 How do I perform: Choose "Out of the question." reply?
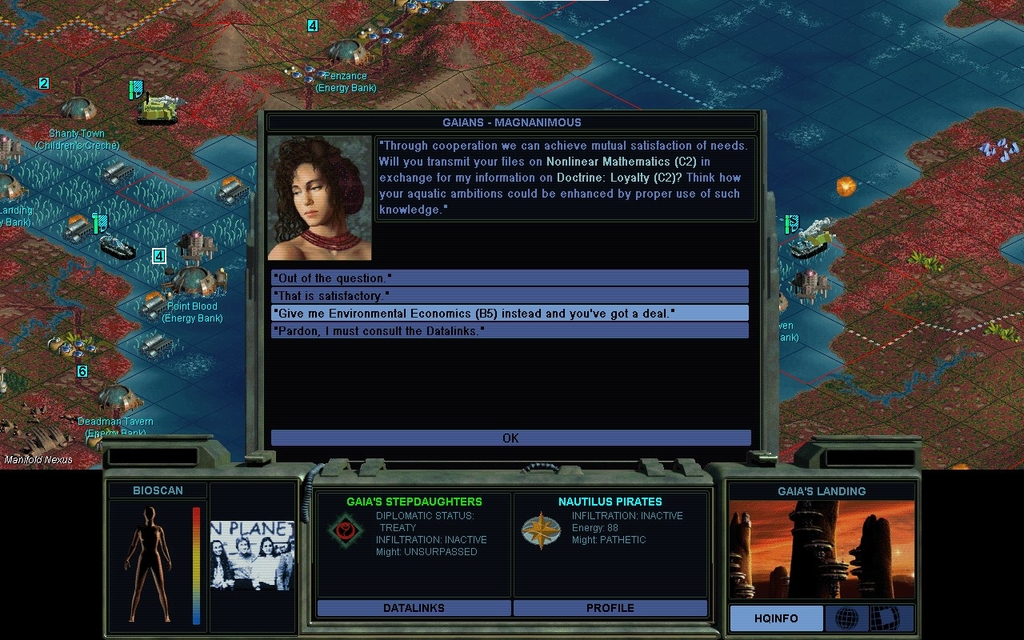pos(509,277)
